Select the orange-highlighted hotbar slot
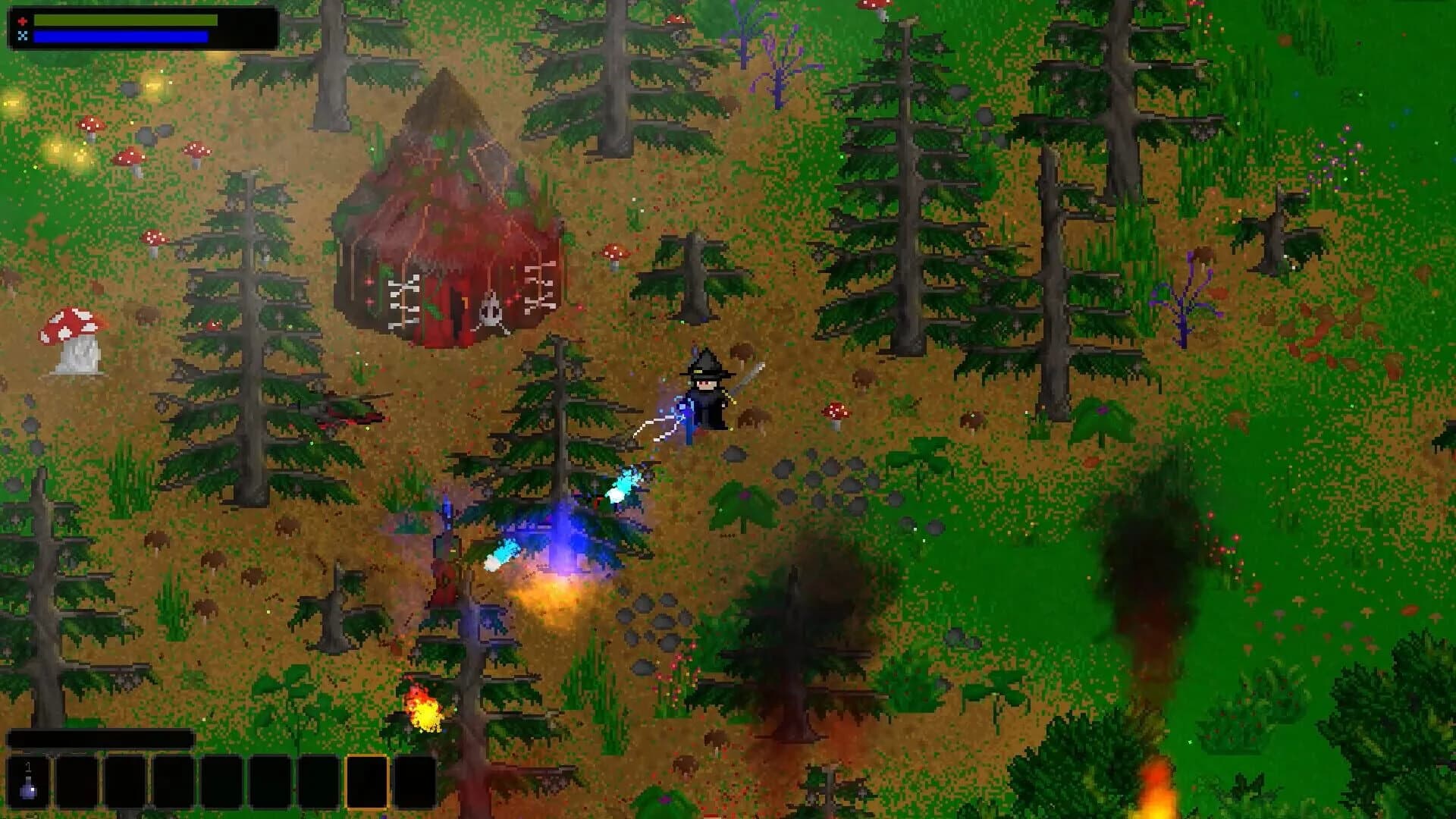The image size is (1456, 819). tap(367, 783)
